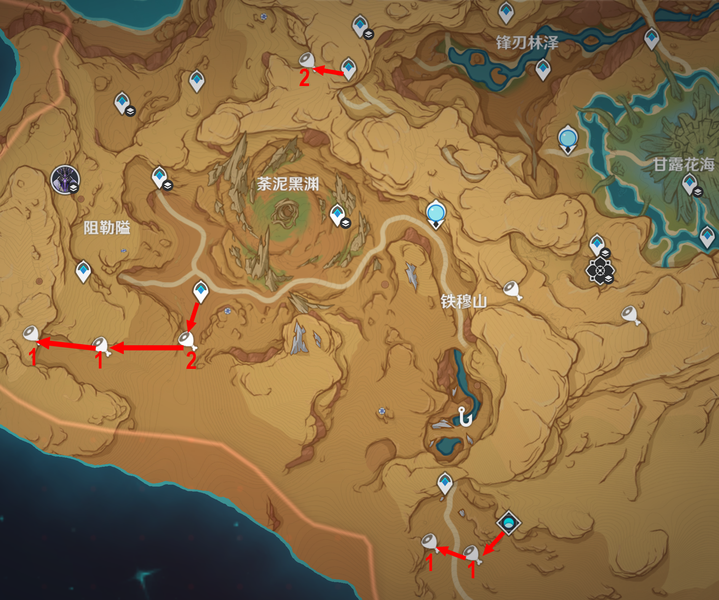
Task: Select the teleport waypoint below 阻勒隘 label
Action: (83, 270)
